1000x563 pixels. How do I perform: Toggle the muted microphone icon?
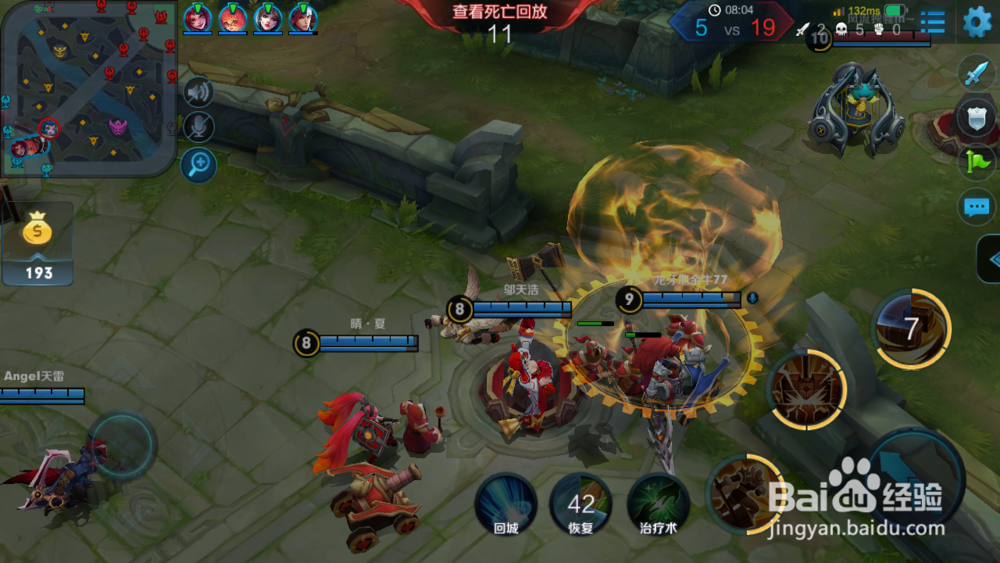click(x=199, y=127)
